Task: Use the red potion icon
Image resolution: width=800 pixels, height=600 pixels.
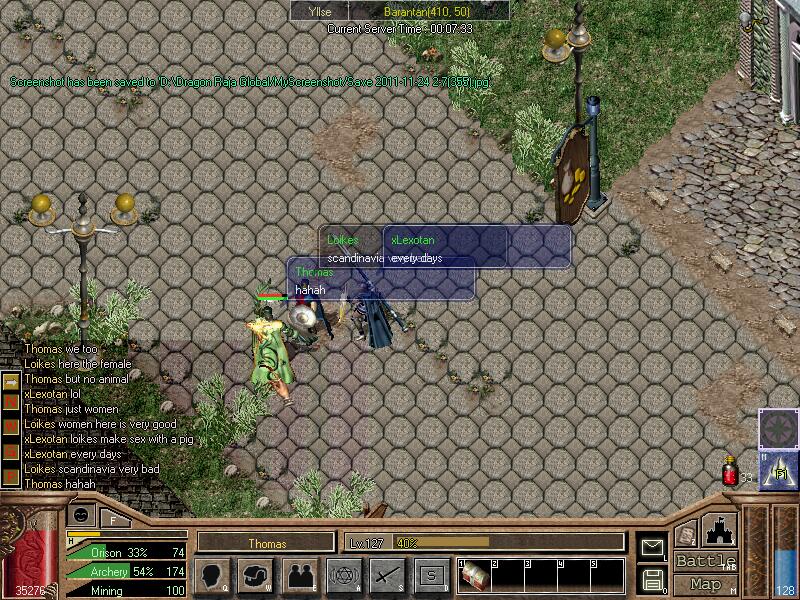Action: click(730, 471)
